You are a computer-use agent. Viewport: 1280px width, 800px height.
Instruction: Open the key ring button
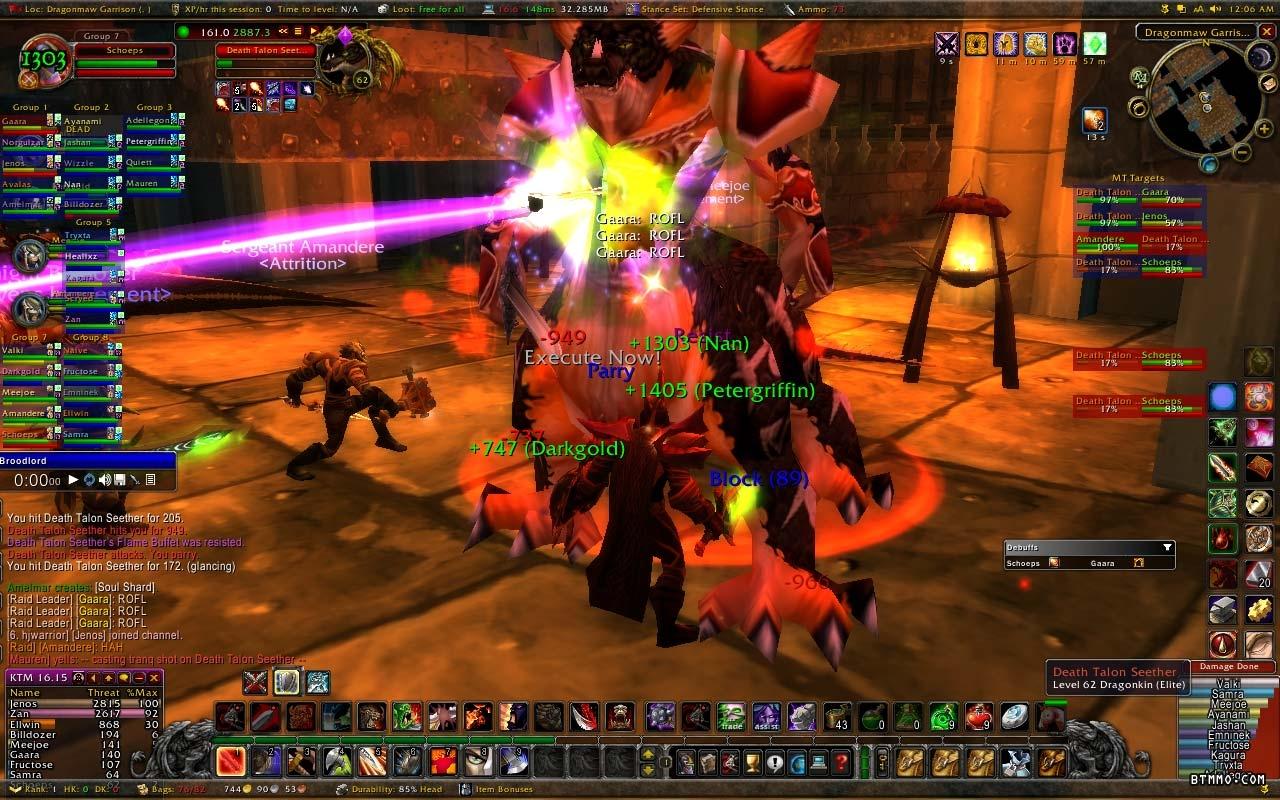(882, 763)
